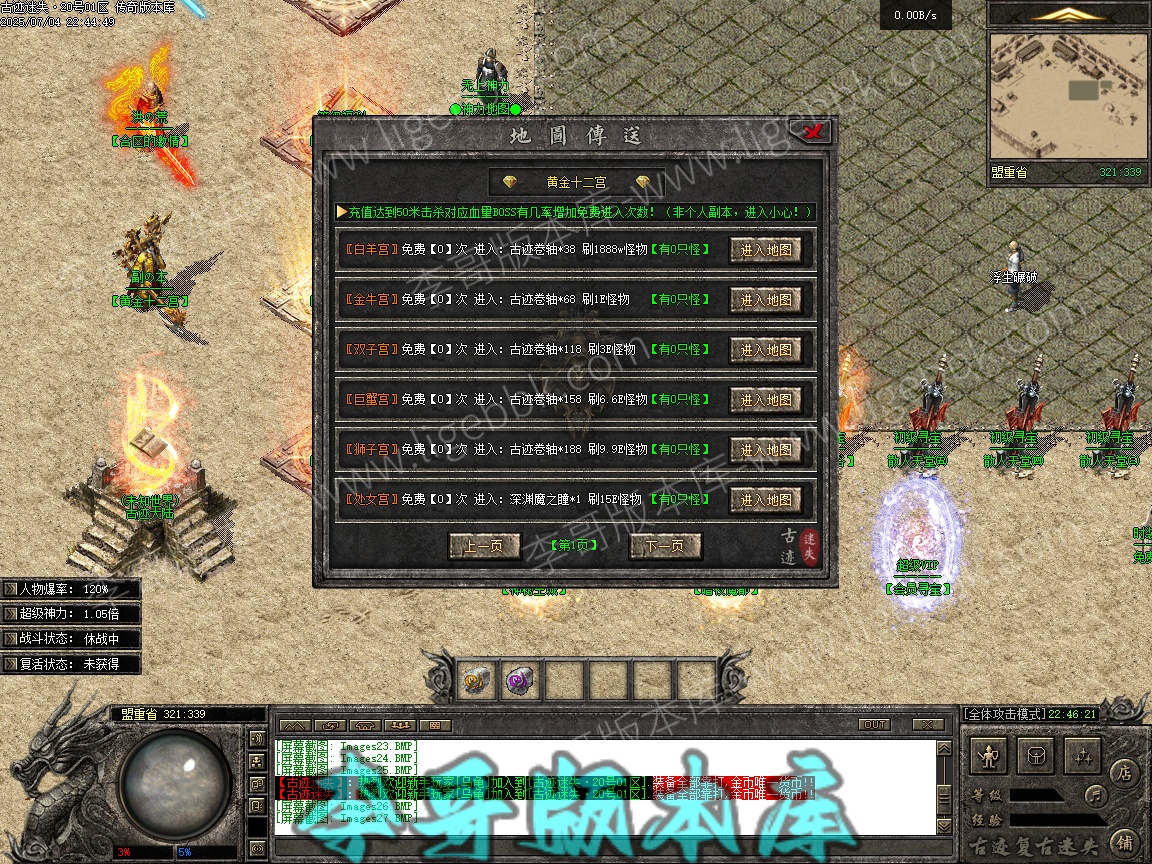Viewport: 1152px width, 864px height.
Task: Open the 铺 stall round button
Action: (x=1125, y=841)
